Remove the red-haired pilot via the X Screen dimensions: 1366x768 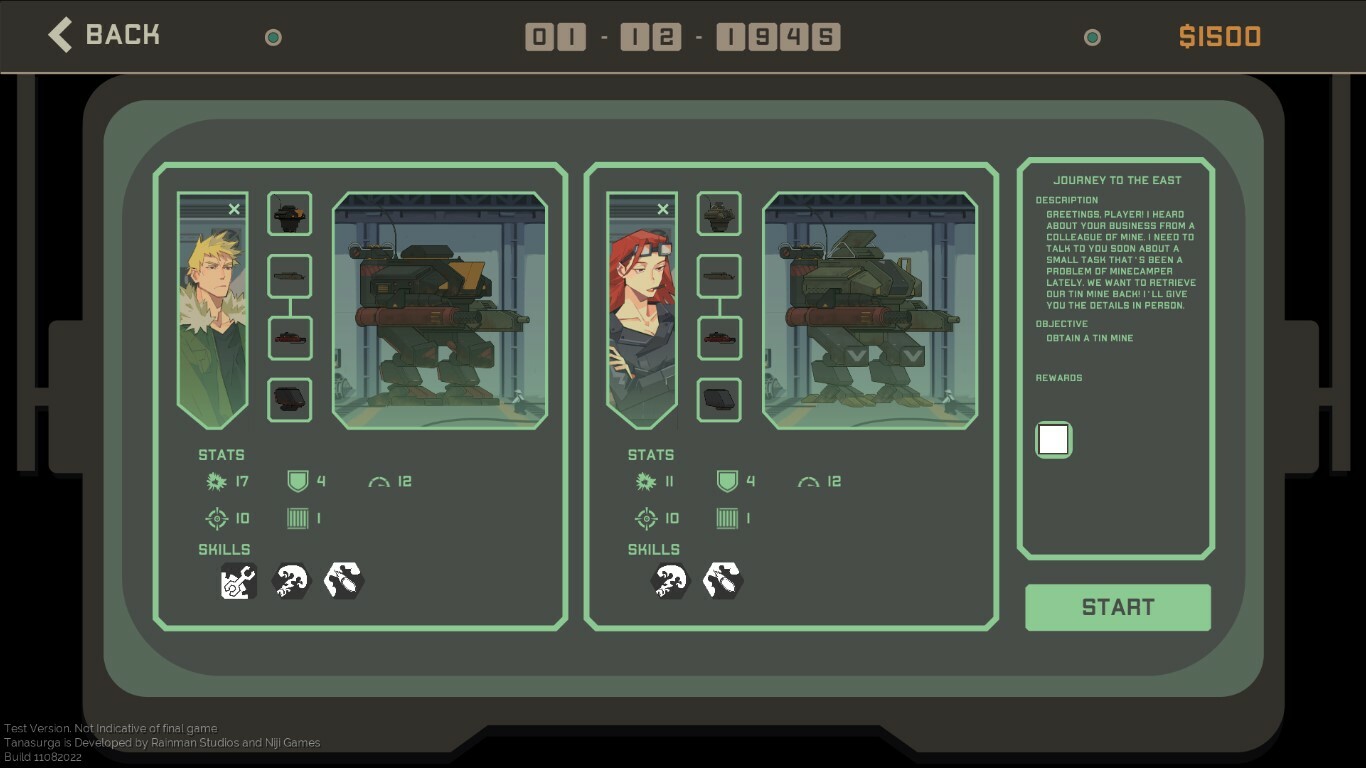point(663,209)
